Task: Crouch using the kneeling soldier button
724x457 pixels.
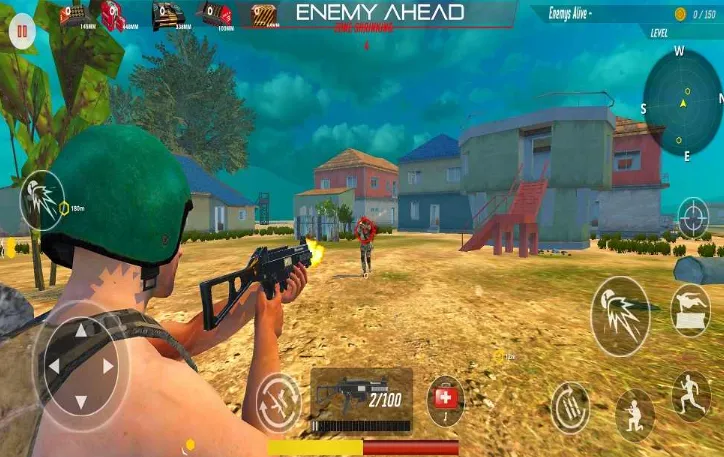Action: [634, 413]
